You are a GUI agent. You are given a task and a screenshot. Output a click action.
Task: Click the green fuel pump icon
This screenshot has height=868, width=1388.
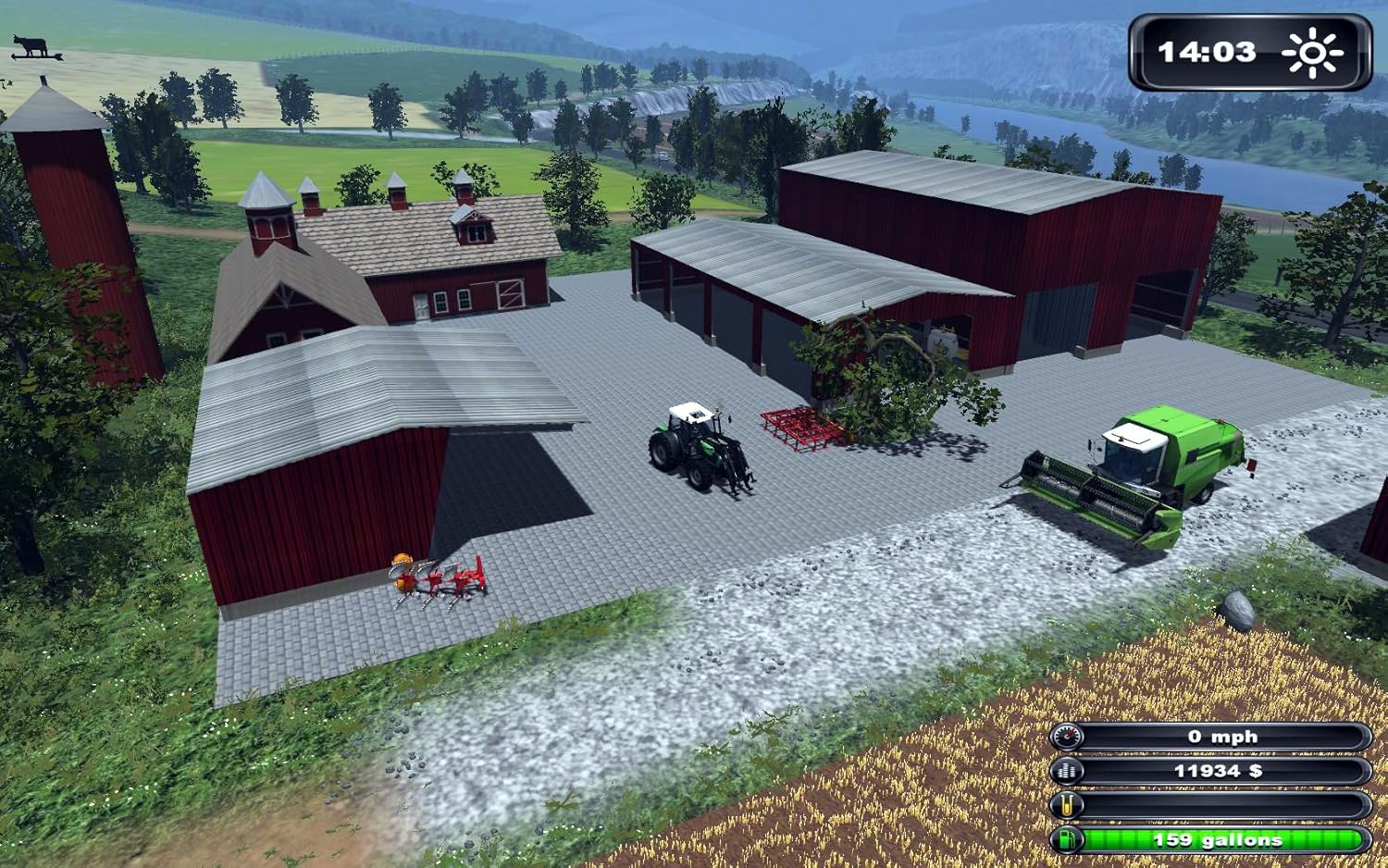pyautogui.click(x=1067, y=840)
